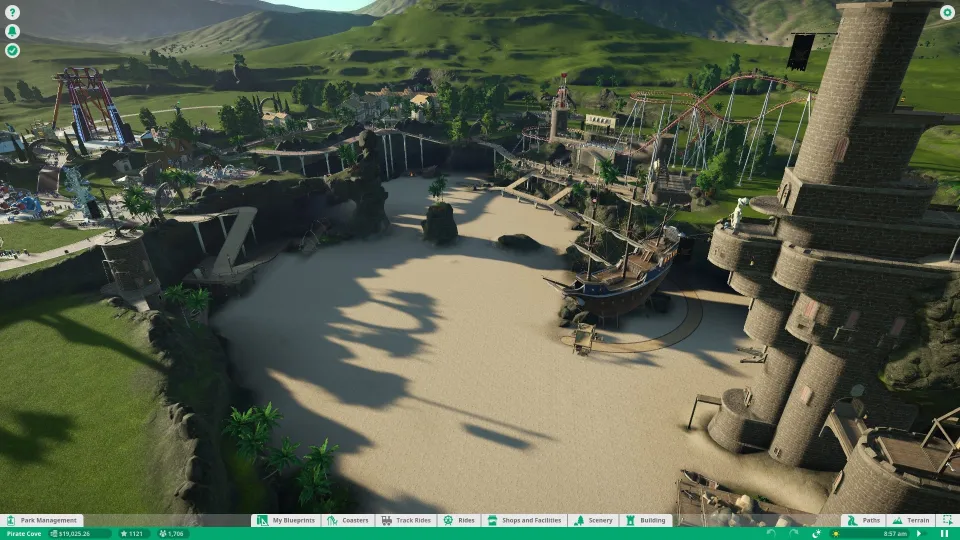Click the play speed arrow
960x540 pixels.
pyautogui.click(x=919, y=533)
